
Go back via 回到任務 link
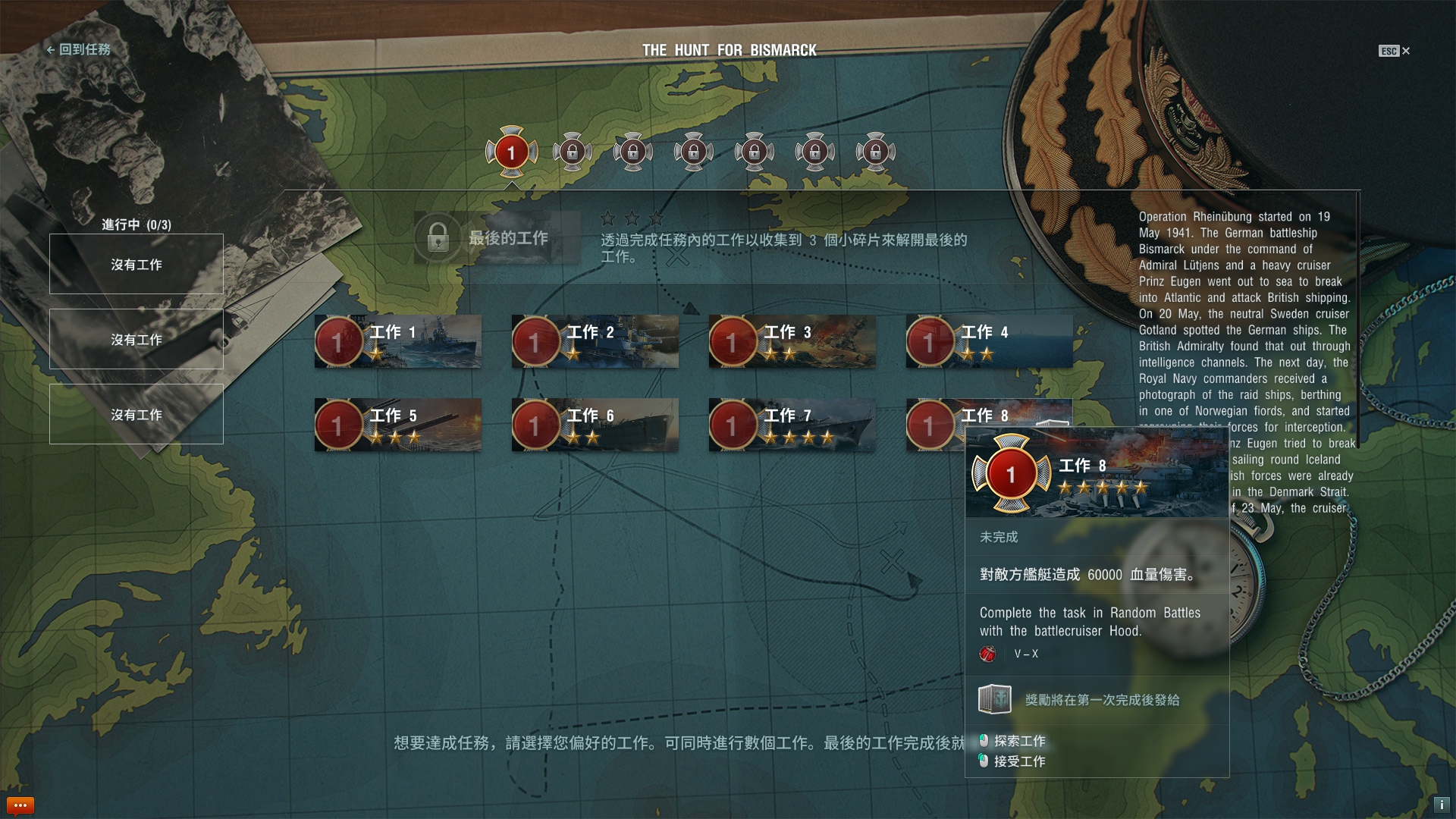click(79, 50)
